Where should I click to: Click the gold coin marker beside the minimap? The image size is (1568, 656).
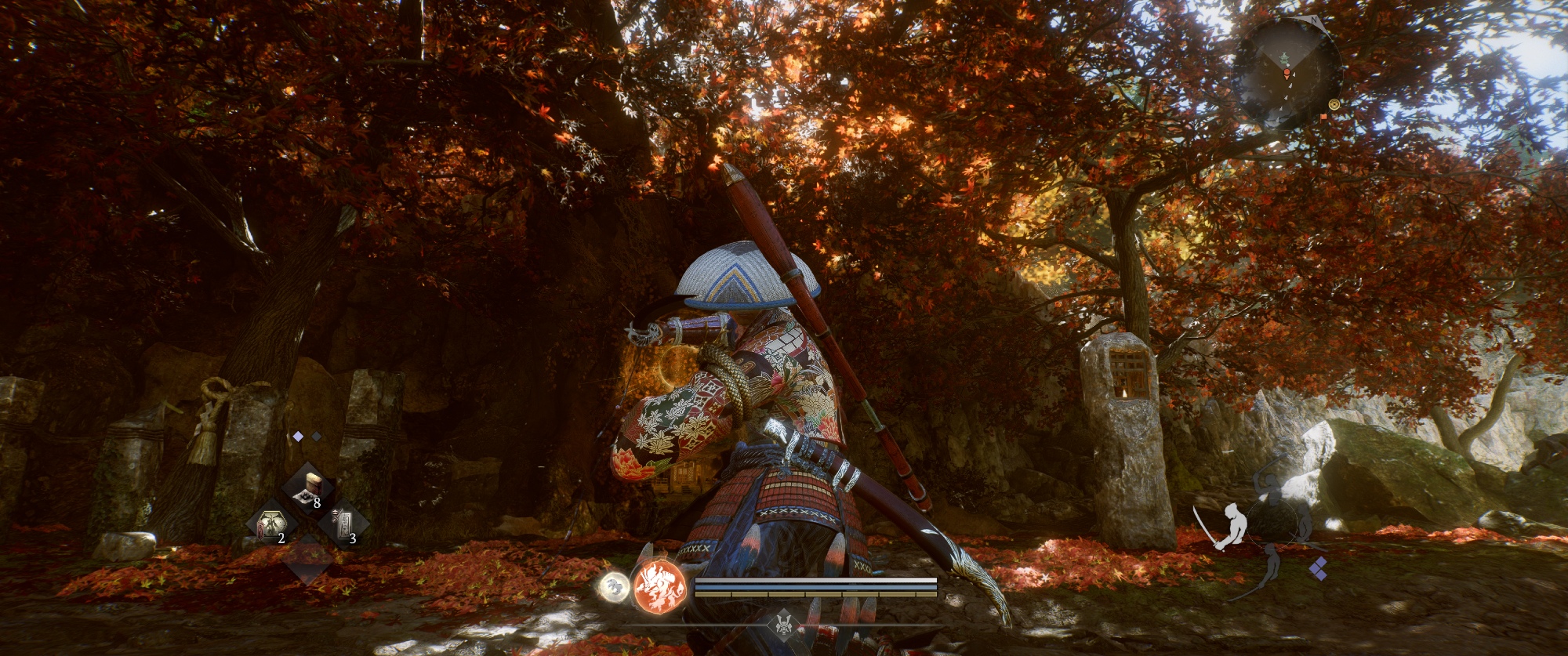click(1334, 104)
